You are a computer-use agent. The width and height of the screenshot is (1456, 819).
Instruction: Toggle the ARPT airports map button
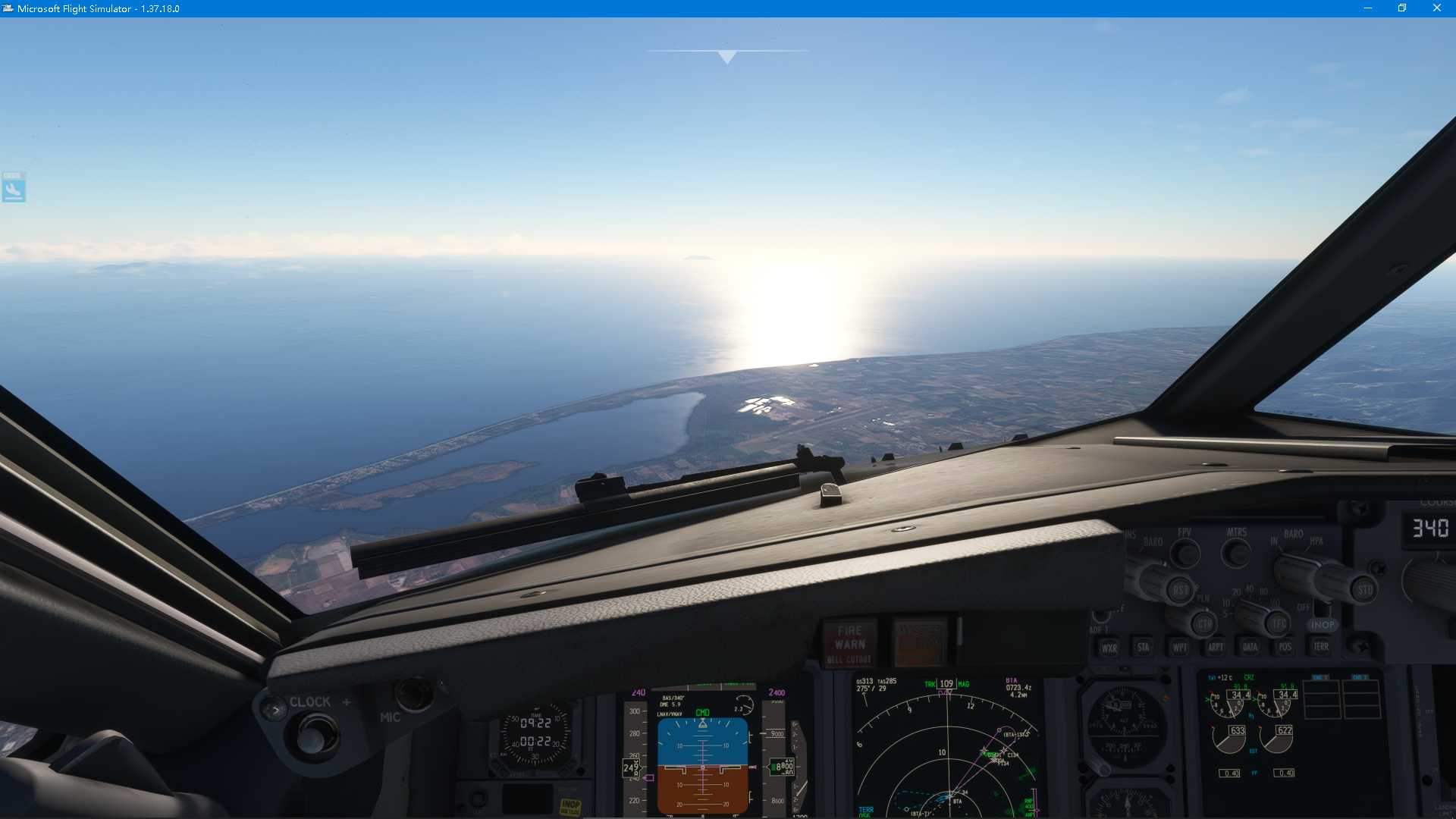pos(1216,648)
